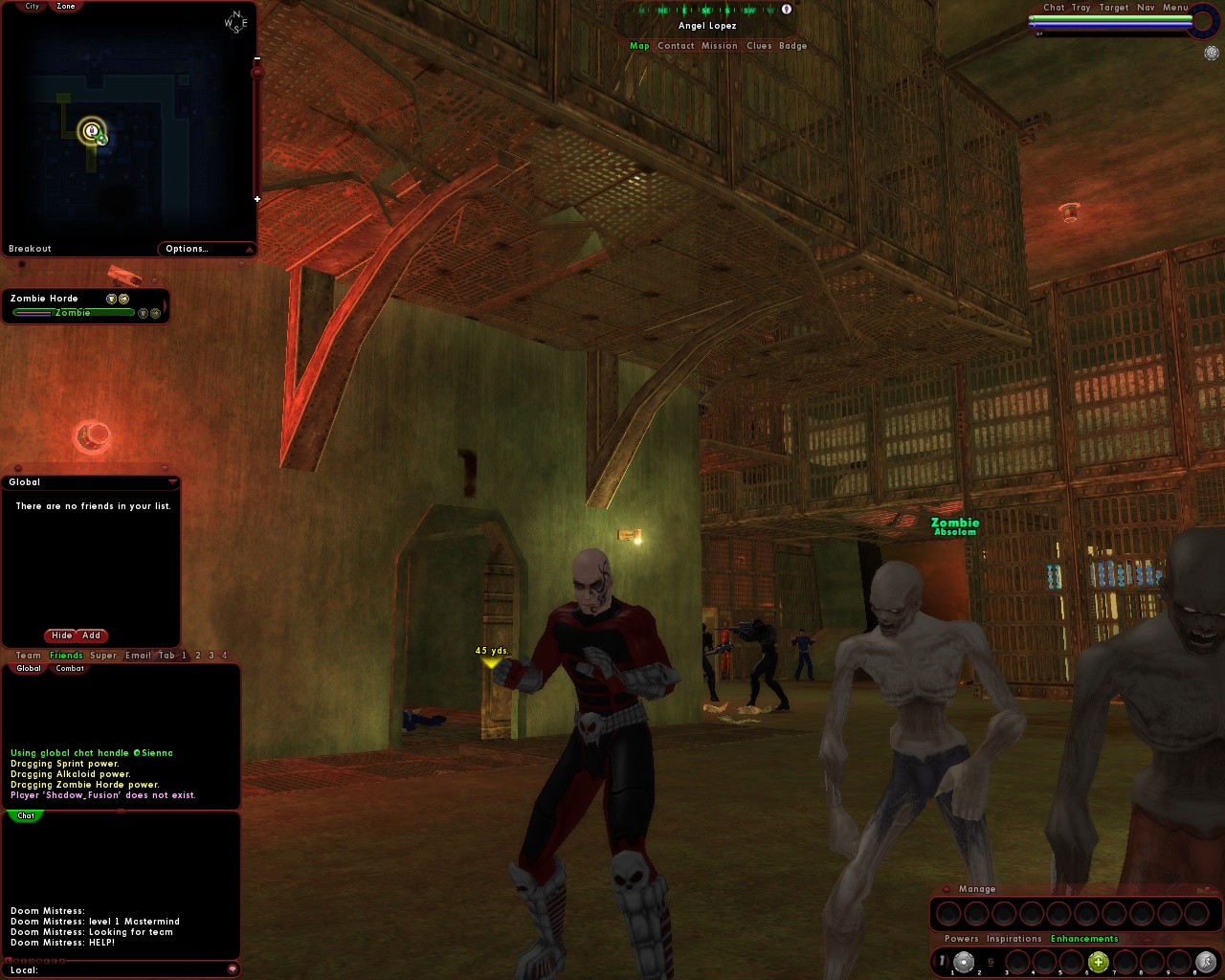This screenshot has height=980, width=1225.
Task: Click the emblem icon below the XP bar
Action: (1212, 54)
